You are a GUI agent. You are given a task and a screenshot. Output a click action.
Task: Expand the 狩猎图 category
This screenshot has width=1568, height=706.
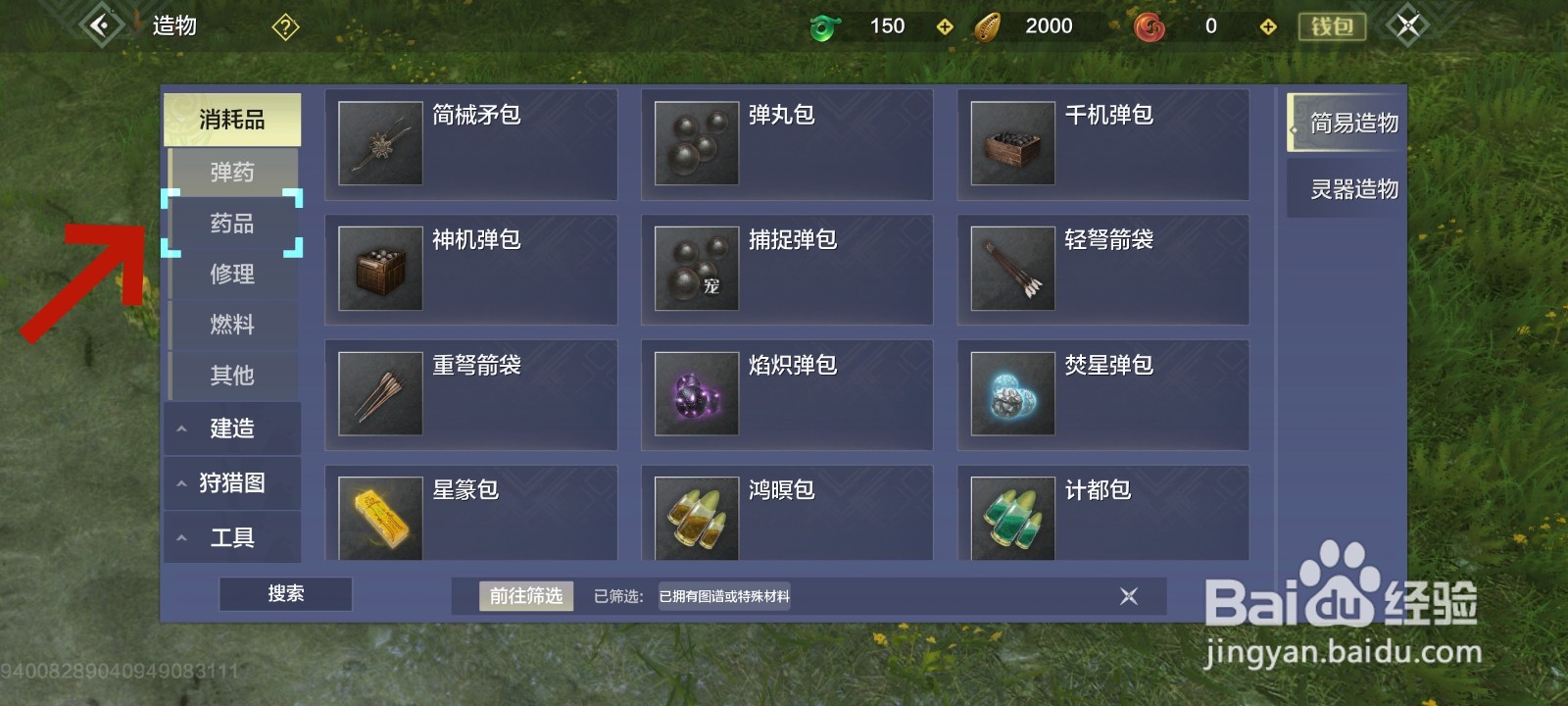232,482
